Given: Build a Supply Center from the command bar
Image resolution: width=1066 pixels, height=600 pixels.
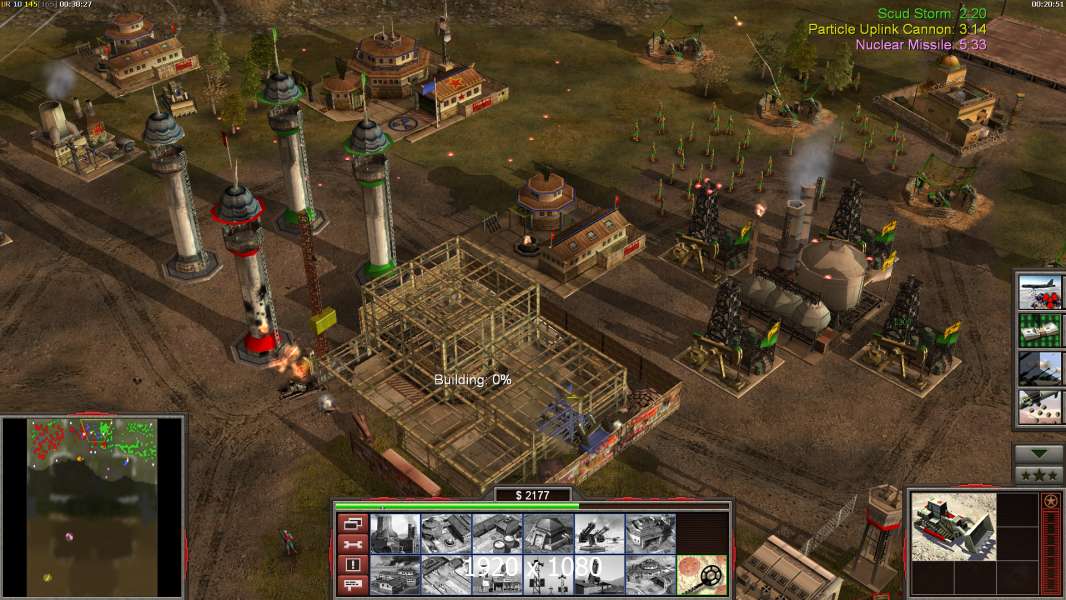Looking at the screenshot, I should [496, 534].
